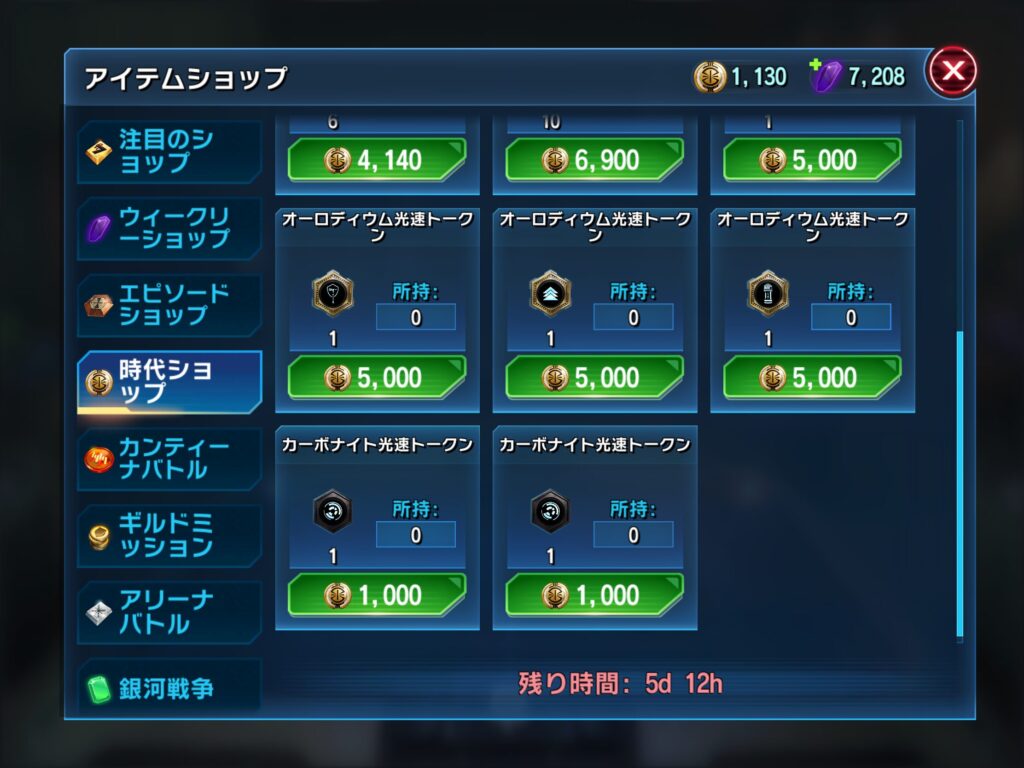Switch to the ウィークリーショップ tab
1024x768 pixels.
tap(170, 228)
